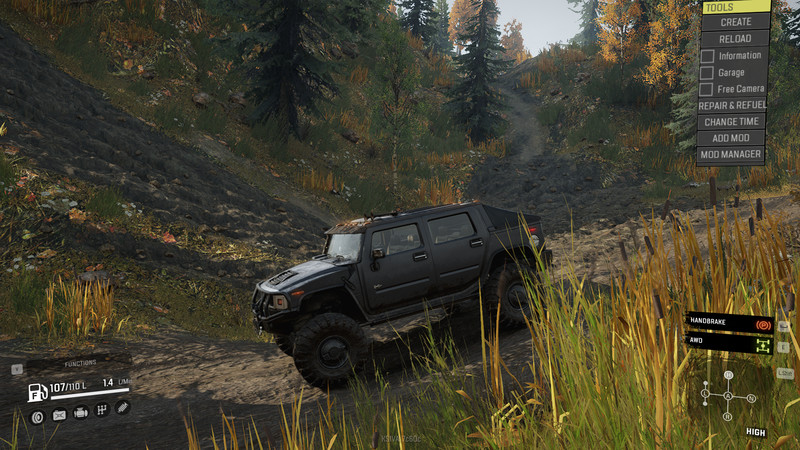This screenshot has height=450, width=800.
Task: Click the suspension spring icon
Action: 122,408
